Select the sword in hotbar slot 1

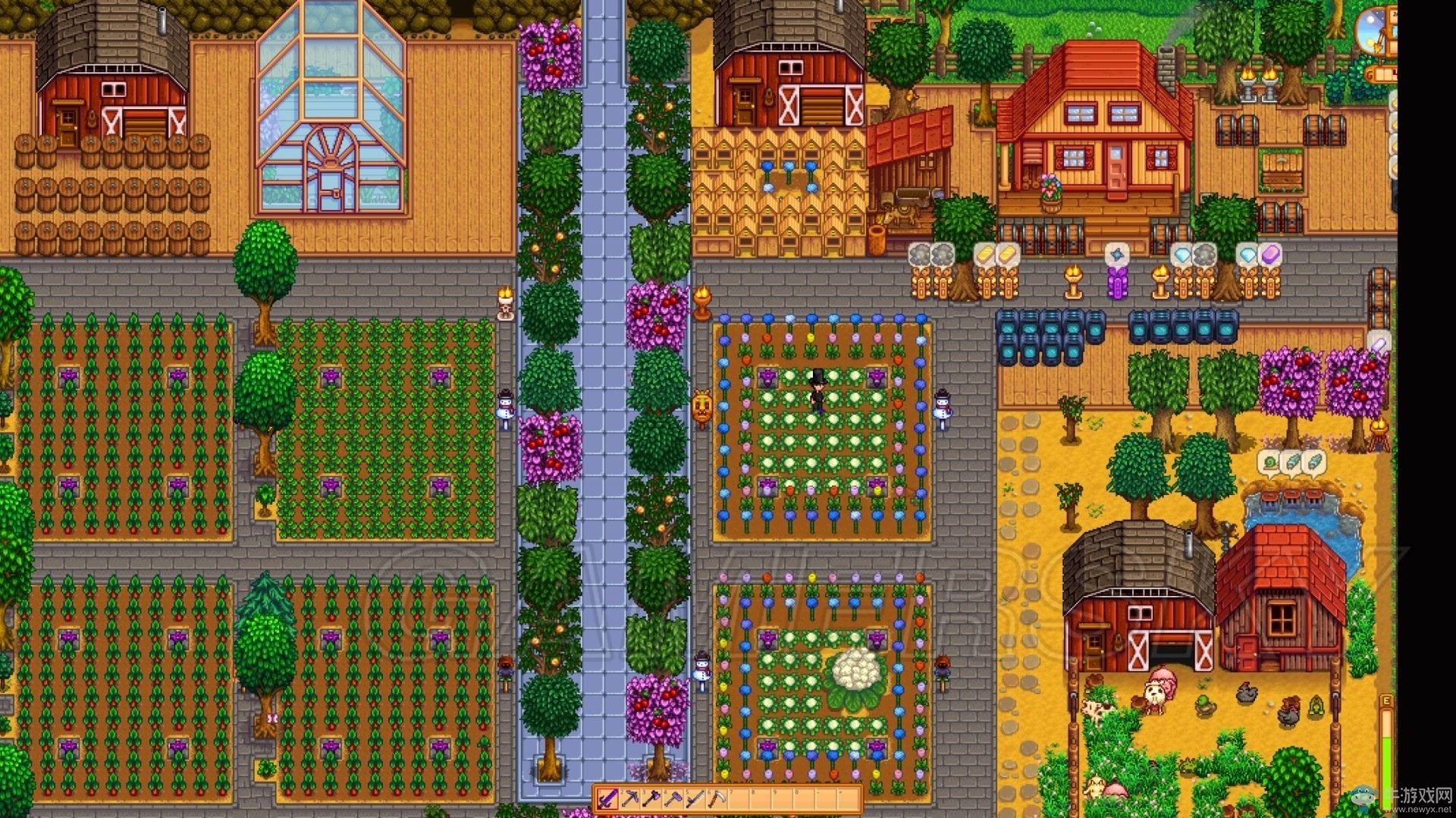[x=607, y=800]
